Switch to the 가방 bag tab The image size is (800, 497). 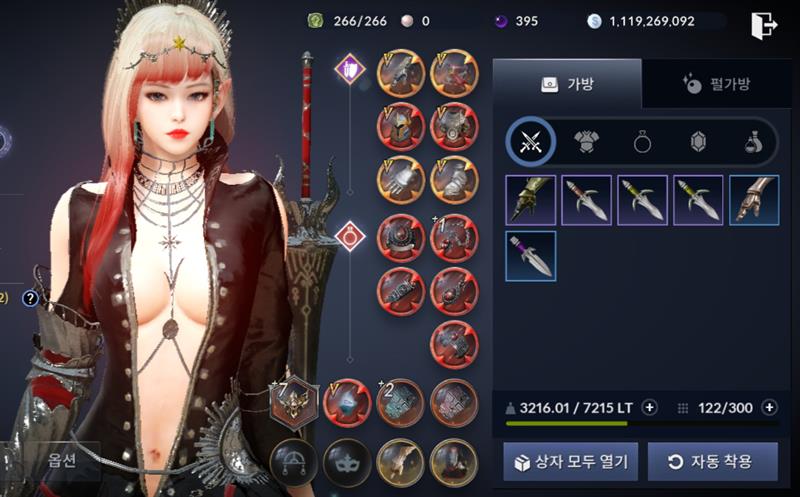tap(567, 84)
